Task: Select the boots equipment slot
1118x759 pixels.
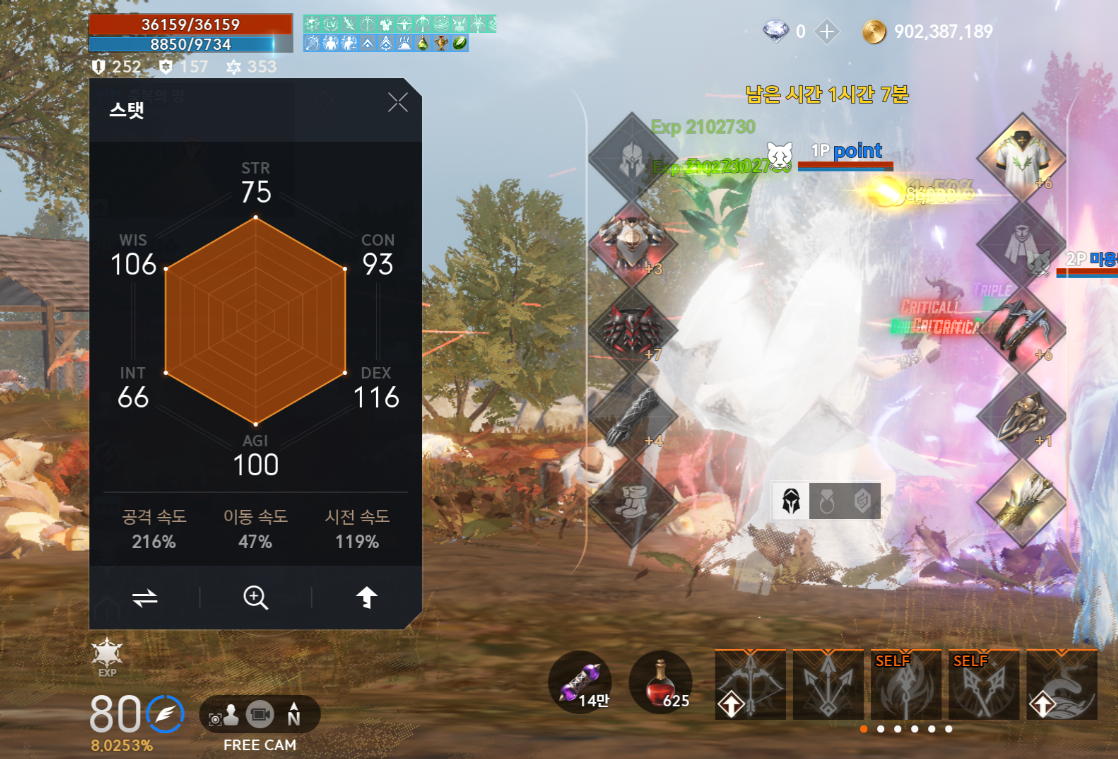Action: [x=632, y=498]
